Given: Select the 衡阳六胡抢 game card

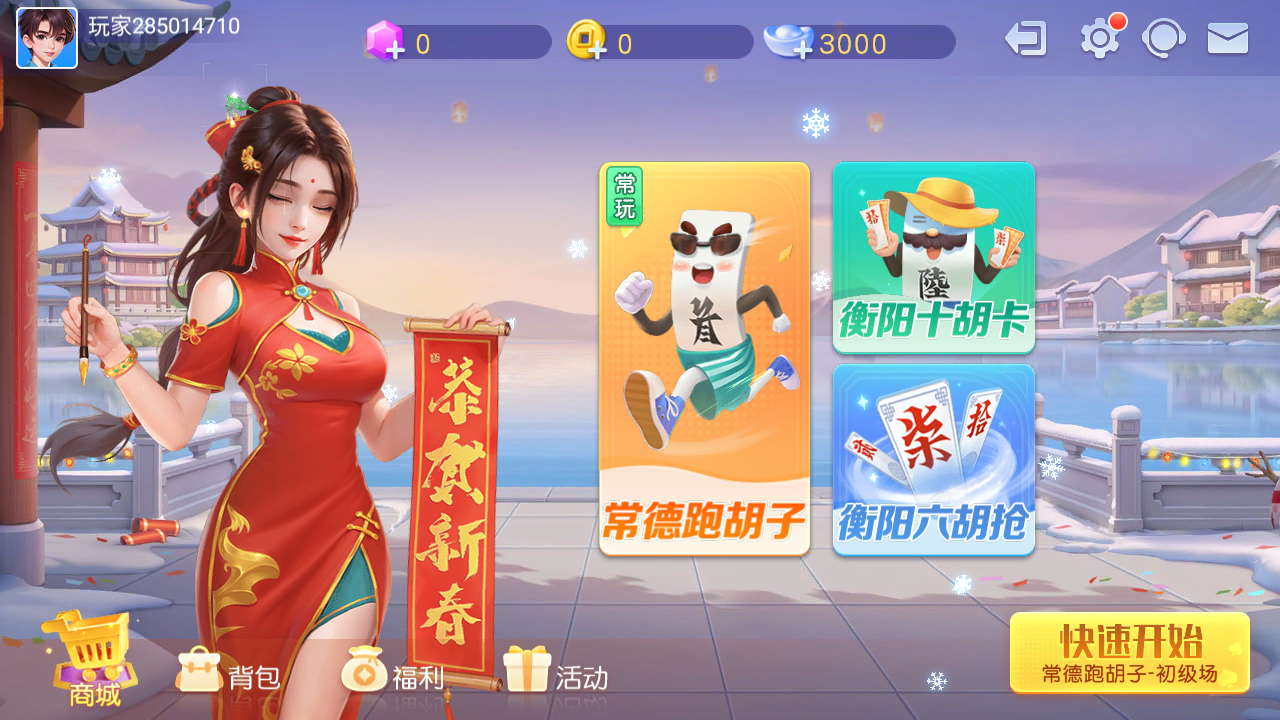Looking at the screenshot, I should 934,460.
